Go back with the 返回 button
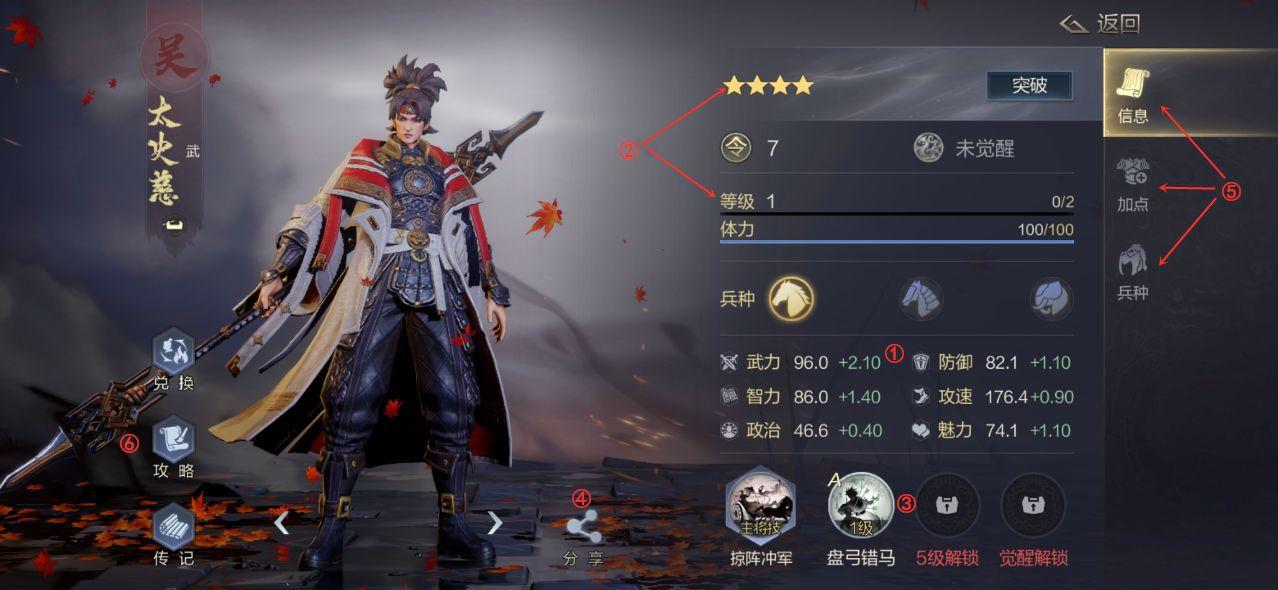This screenshot has height=590, width=1278. 1101,24
